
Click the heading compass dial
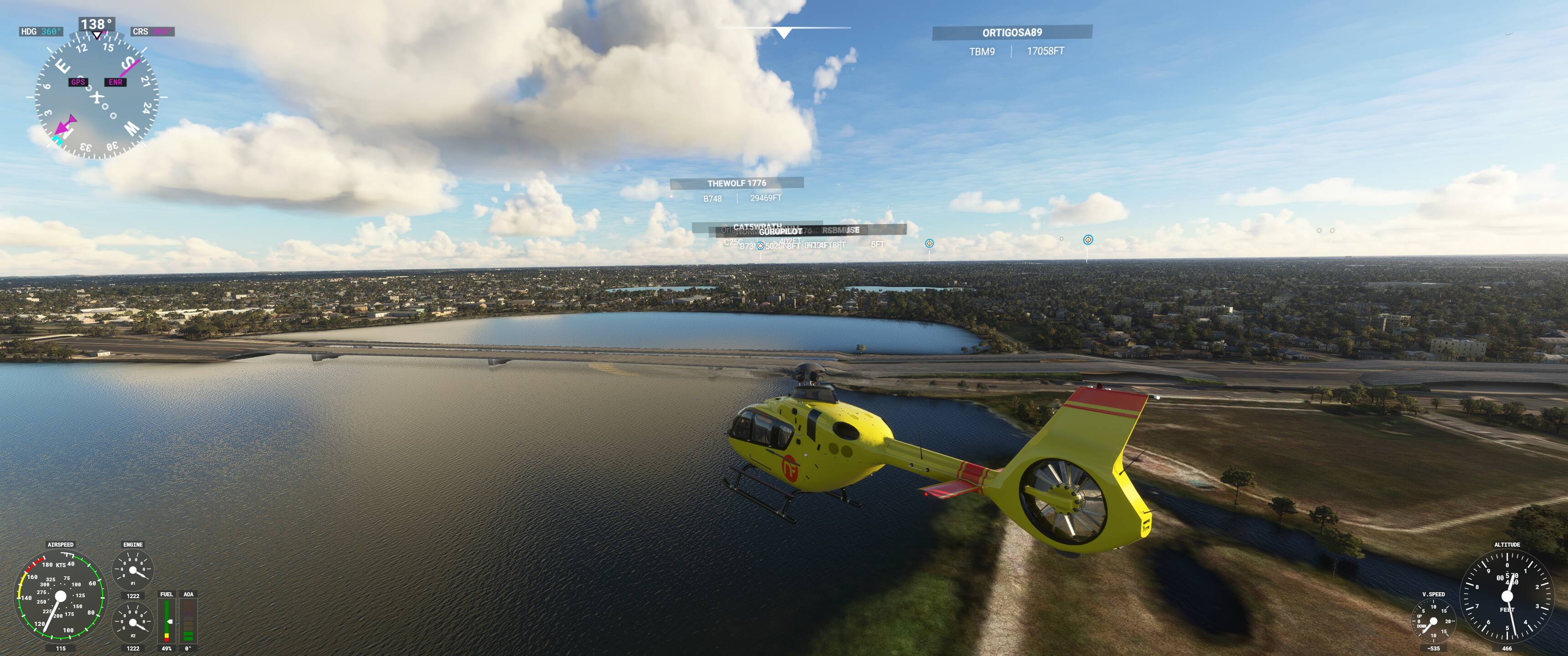pyautogui.click(x=97, y=97)
